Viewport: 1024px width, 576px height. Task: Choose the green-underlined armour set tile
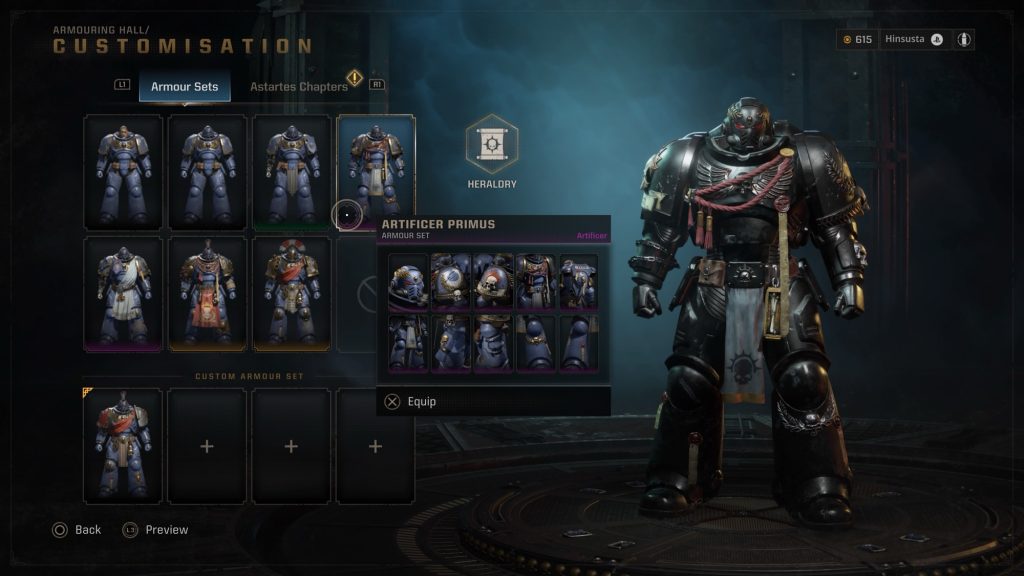pos(291,172)
